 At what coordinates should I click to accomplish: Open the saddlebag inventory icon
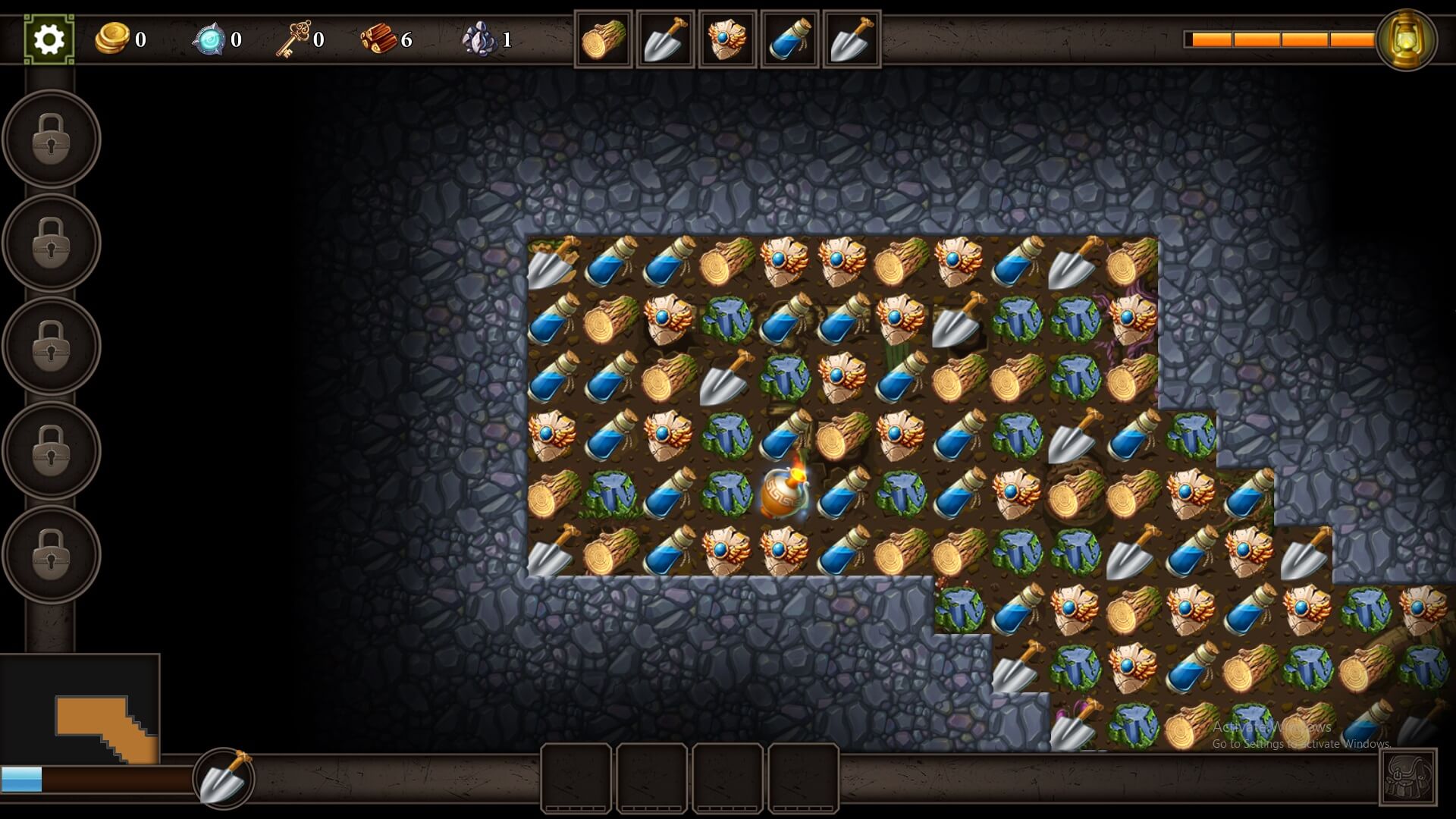[1407, 777]
